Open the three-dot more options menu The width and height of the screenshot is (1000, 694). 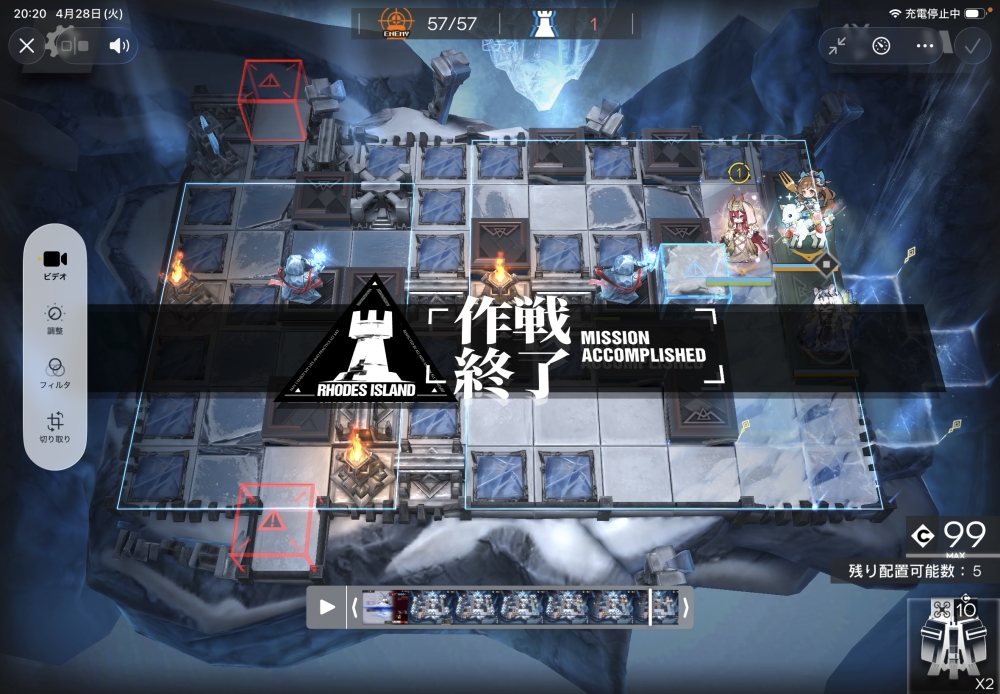coord(924,45)
